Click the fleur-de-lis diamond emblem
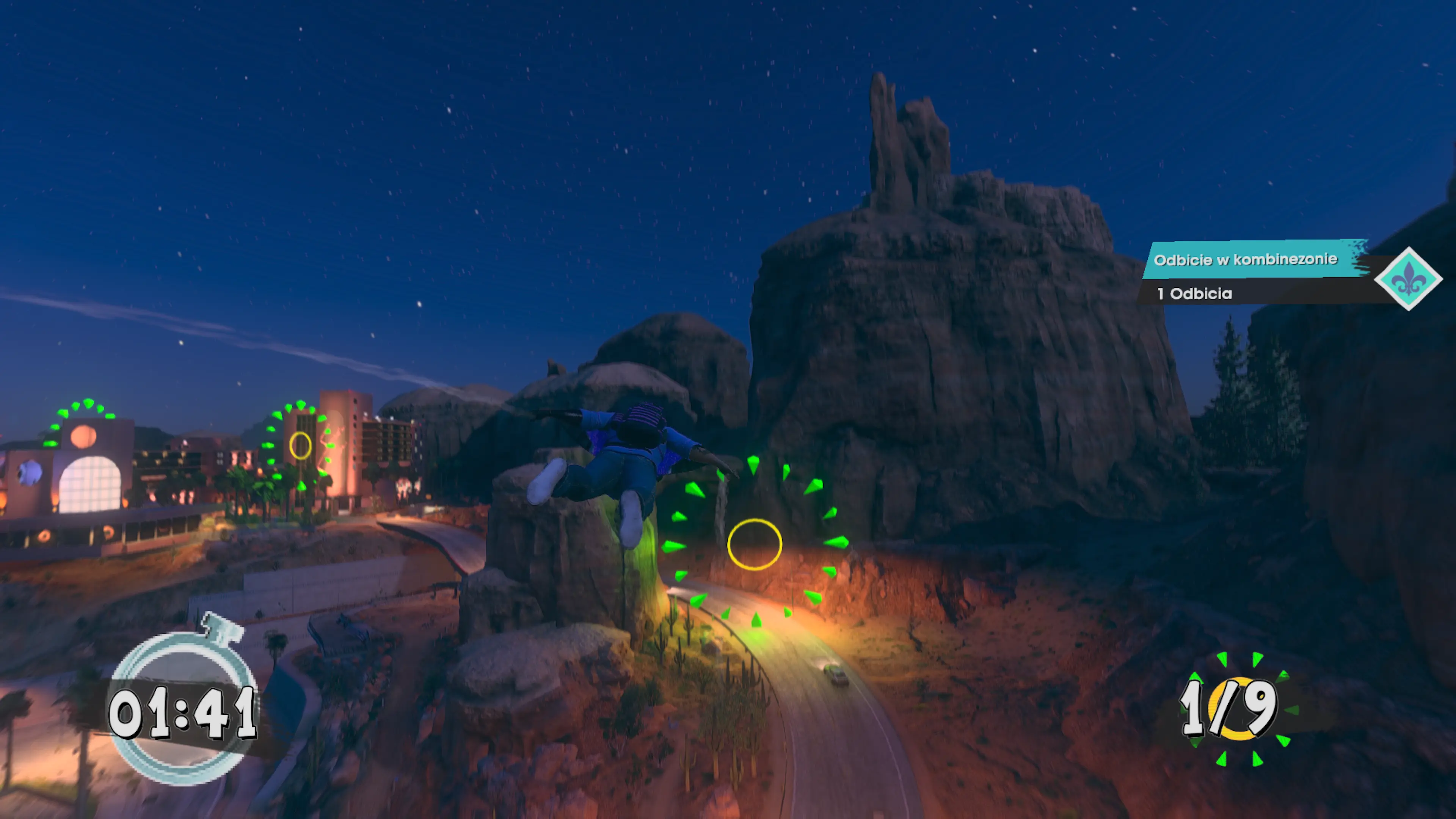This screenshot has height=819, width=1456. (x=1408, y=279)
